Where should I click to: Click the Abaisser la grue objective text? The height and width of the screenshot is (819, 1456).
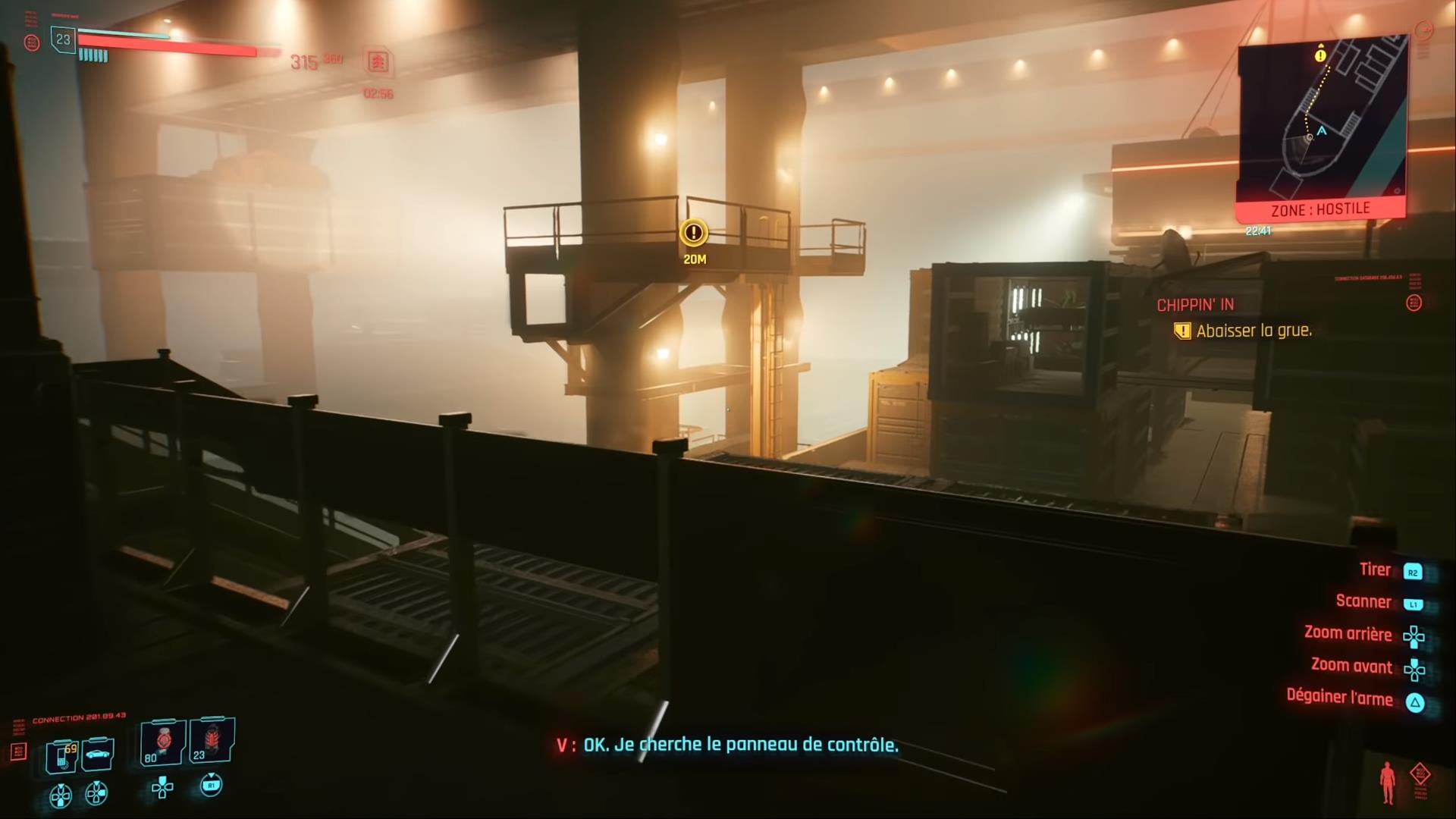click(x=1252, y=331)
